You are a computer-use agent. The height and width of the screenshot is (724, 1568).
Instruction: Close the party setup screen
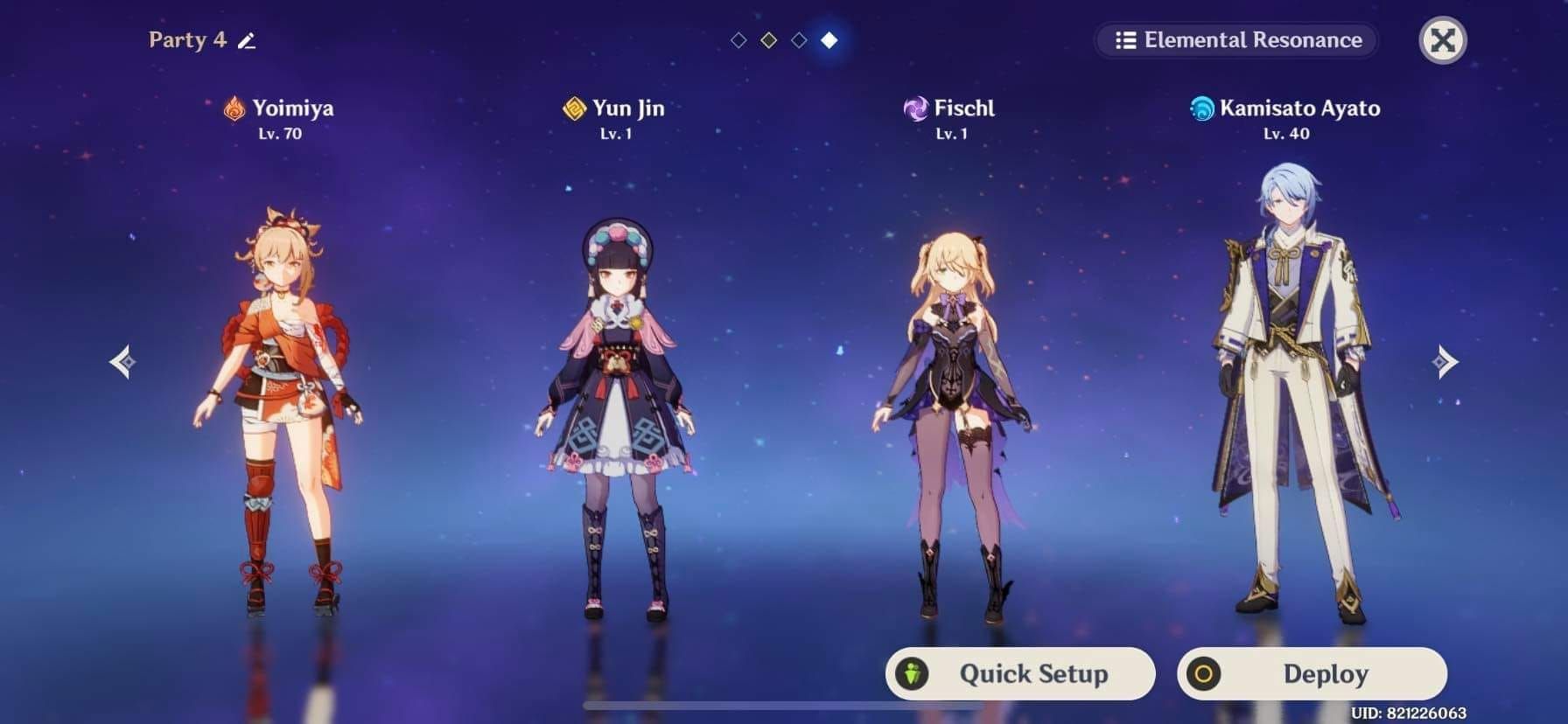[x=1442, y=40]
